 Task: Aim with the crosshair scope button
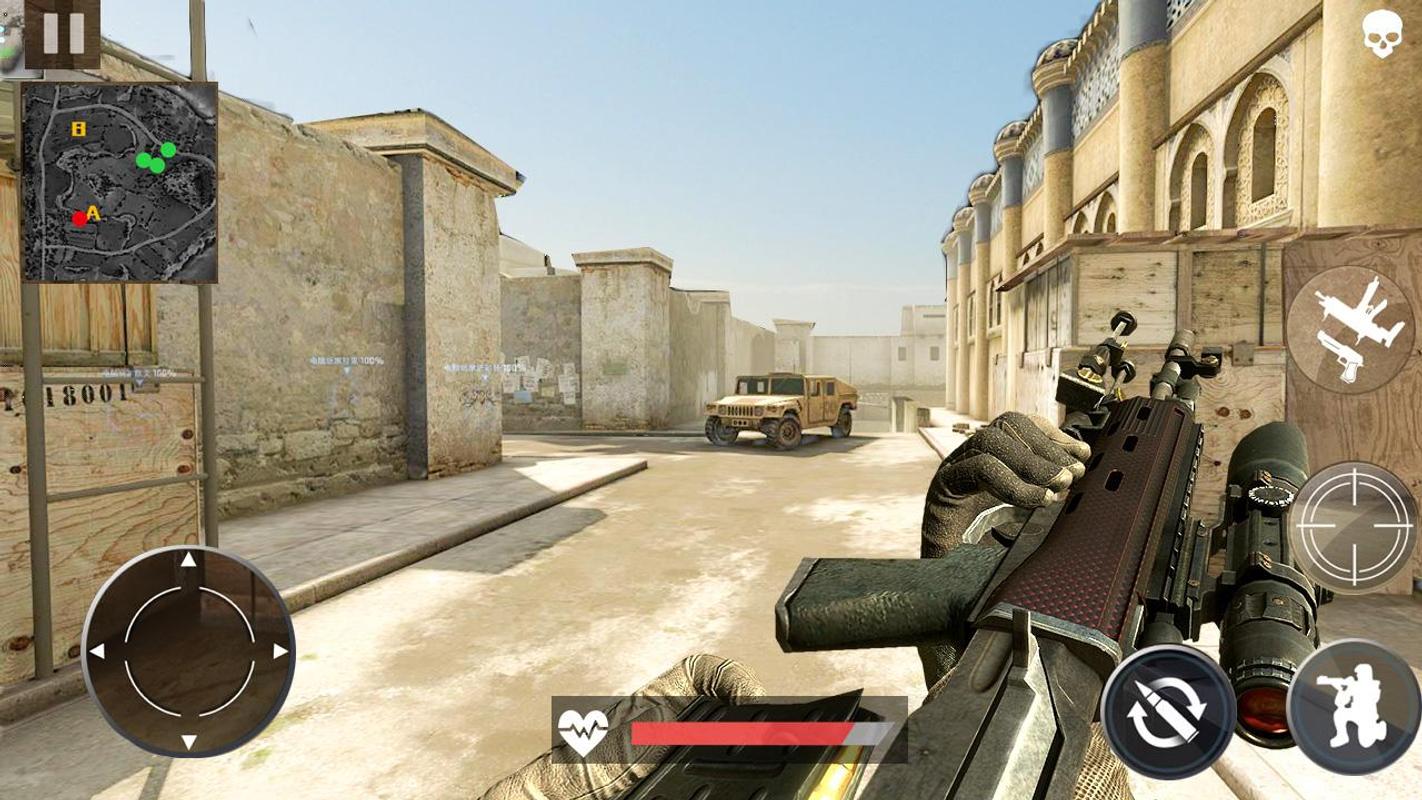pyautogui.click(x=1352, y=527)
